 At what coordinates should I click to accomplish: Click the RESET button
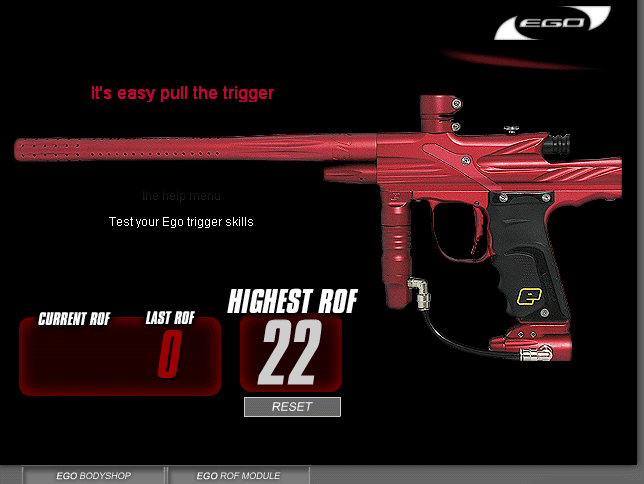292,406
